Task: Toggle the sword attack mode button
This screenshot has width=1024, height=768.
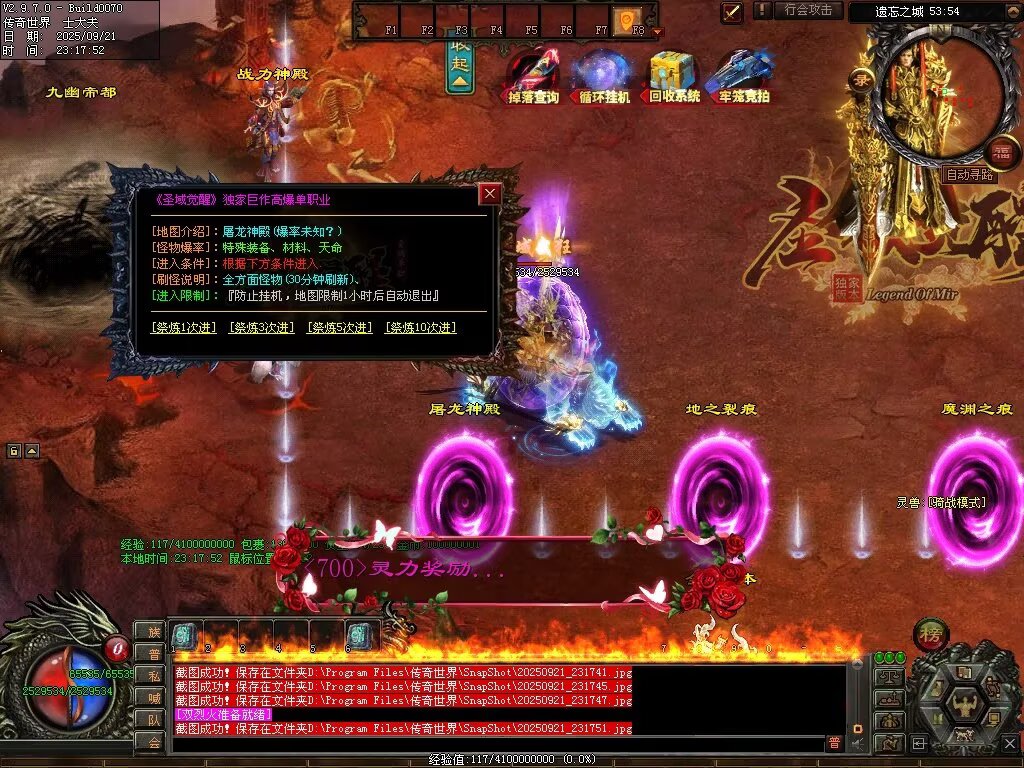Action: coord(732,12)
